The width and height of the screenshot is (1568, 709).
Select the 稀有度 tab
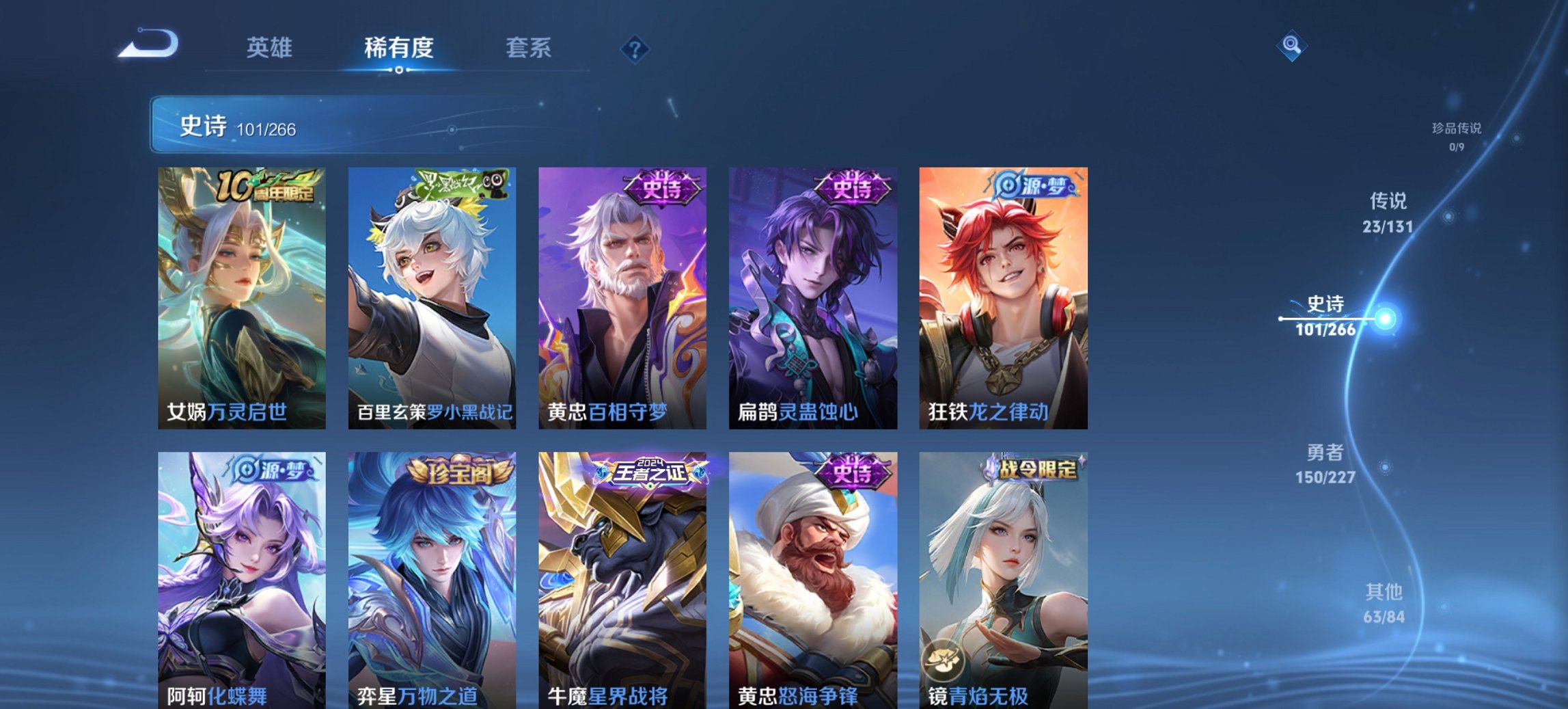398,48
